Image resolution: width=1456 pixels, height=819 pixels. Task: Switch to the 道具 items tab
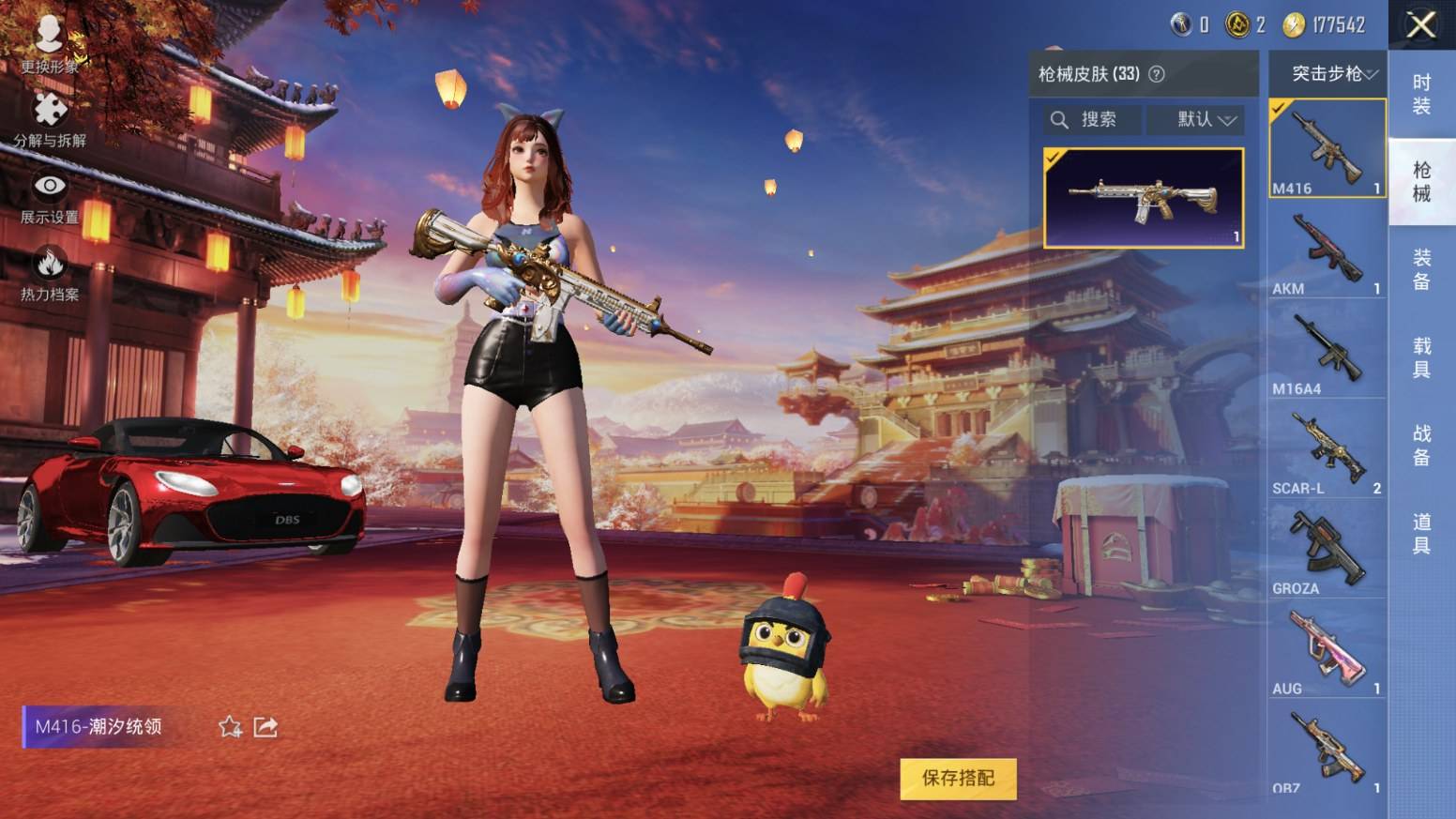pos(1421,533)
